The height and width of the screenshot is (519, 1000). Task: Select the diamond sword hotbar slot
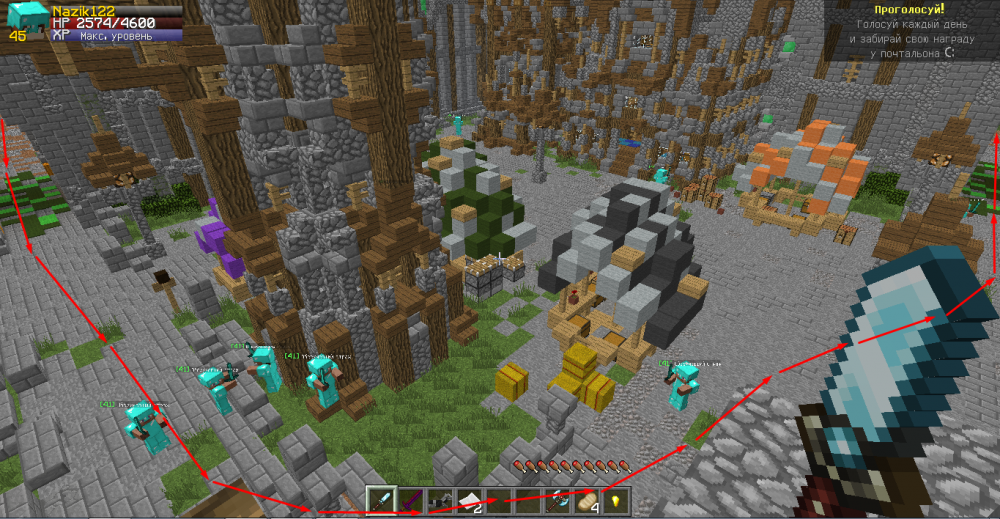(381, 500)
